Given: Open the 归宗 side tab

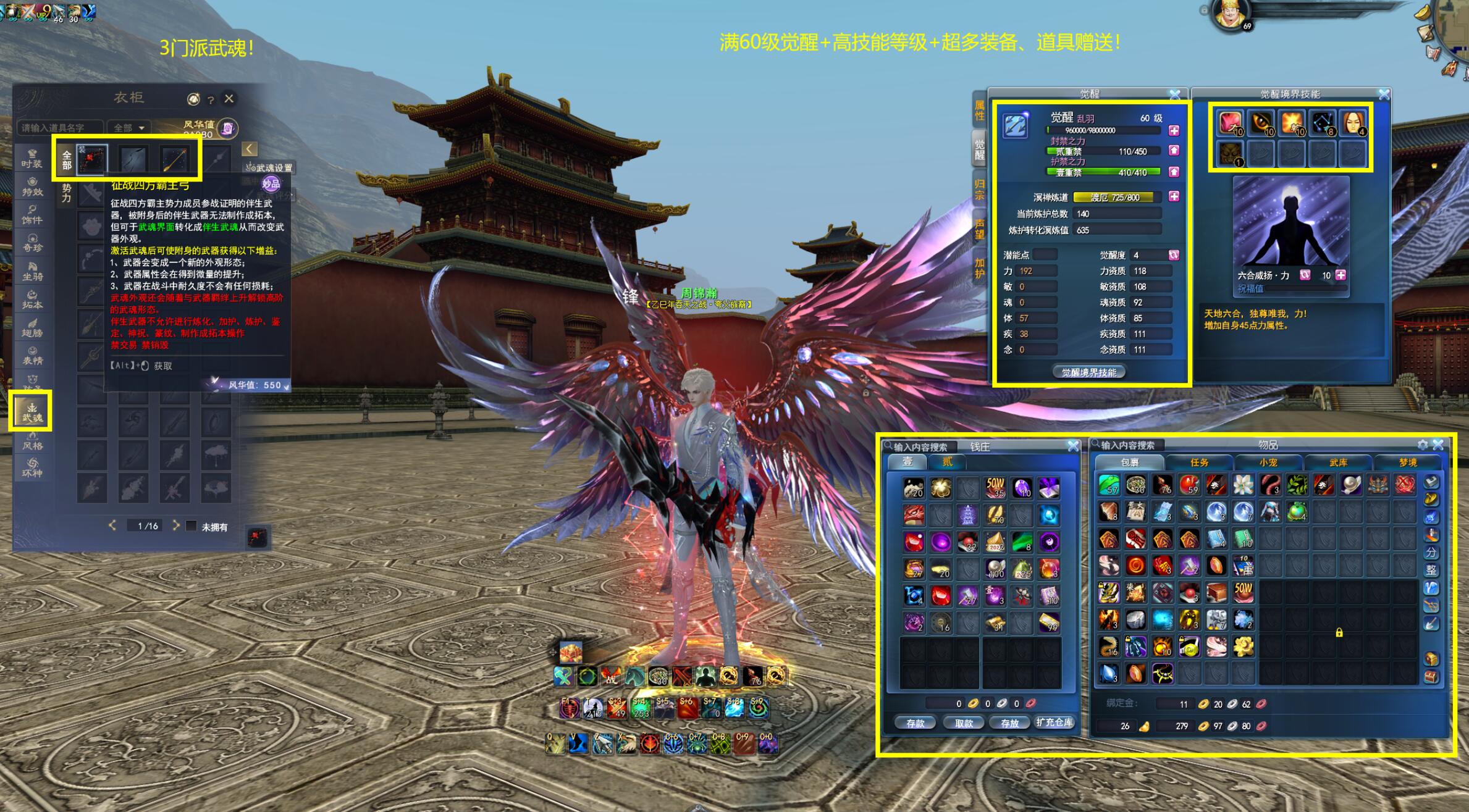Looking at the screenshot, I should pos(979,190).
